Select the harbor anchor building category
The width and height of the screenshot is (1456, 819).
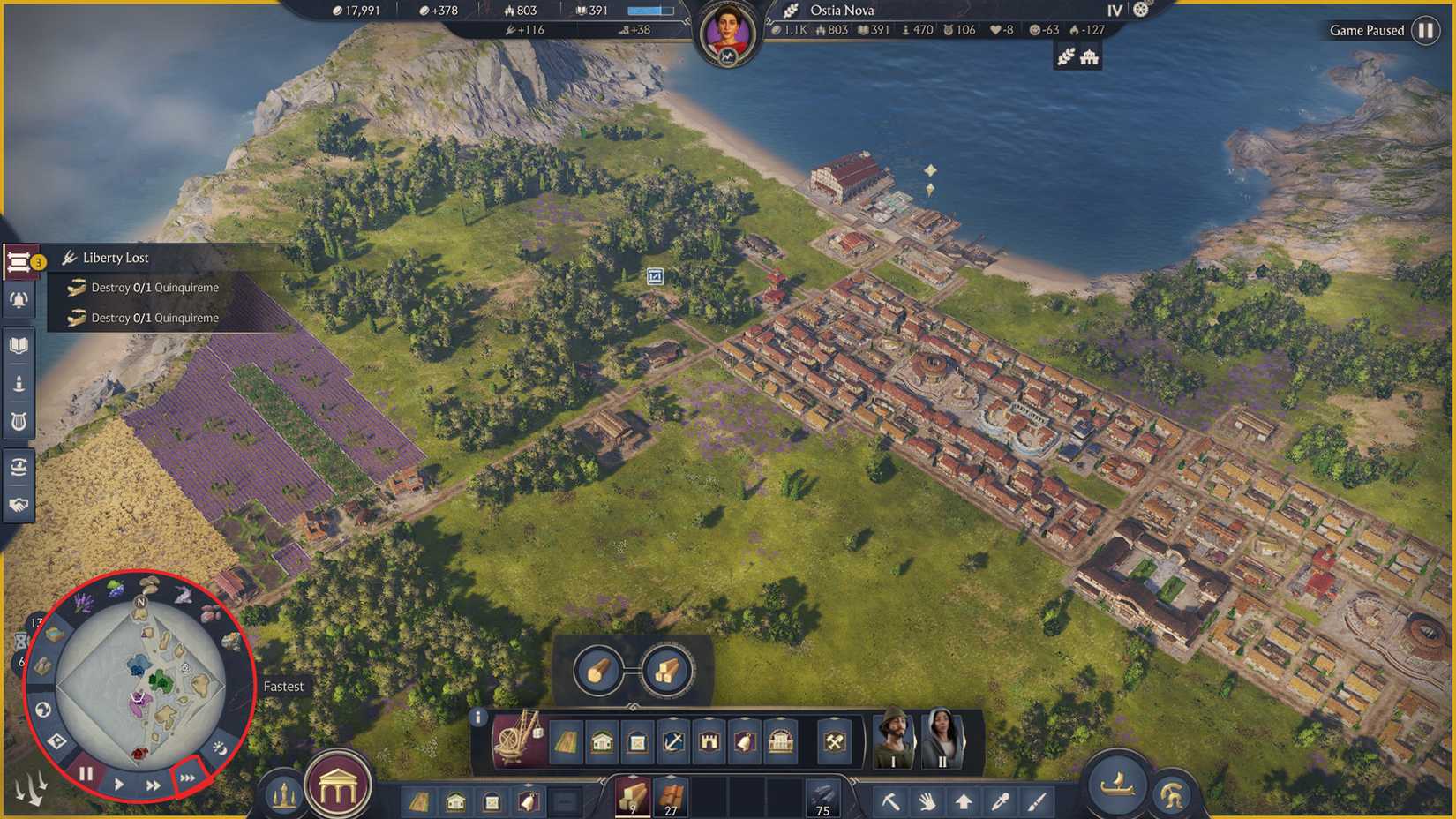click(672, 742)
